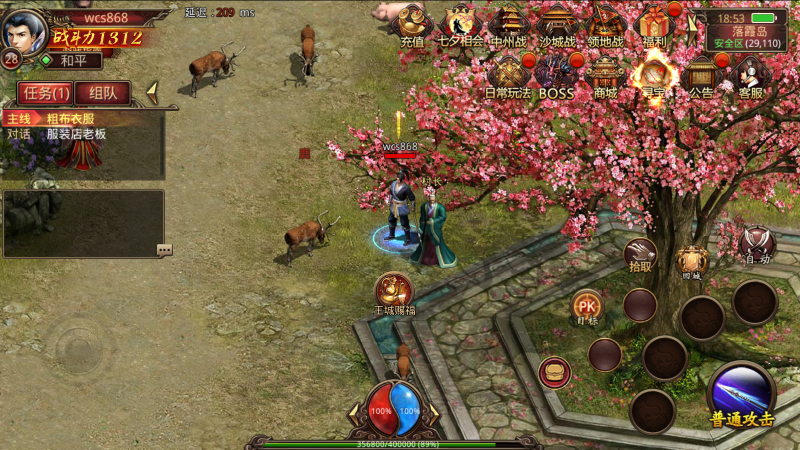Open the 领地战 territory war
The height and width of the screenshot is (450, 800).
pyautogui.click(x=605, y=24)
